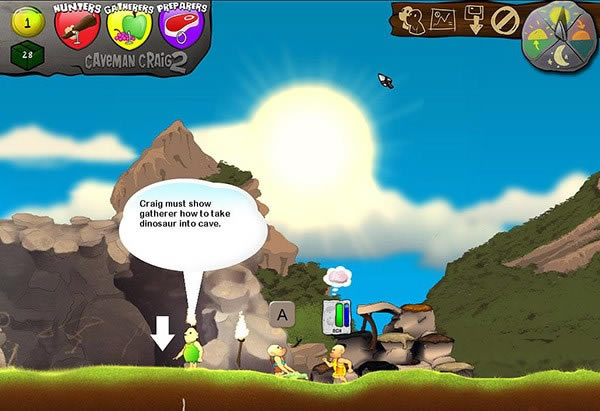Select the Hunters shield icon
600x411 pixels.
[77, 27]
